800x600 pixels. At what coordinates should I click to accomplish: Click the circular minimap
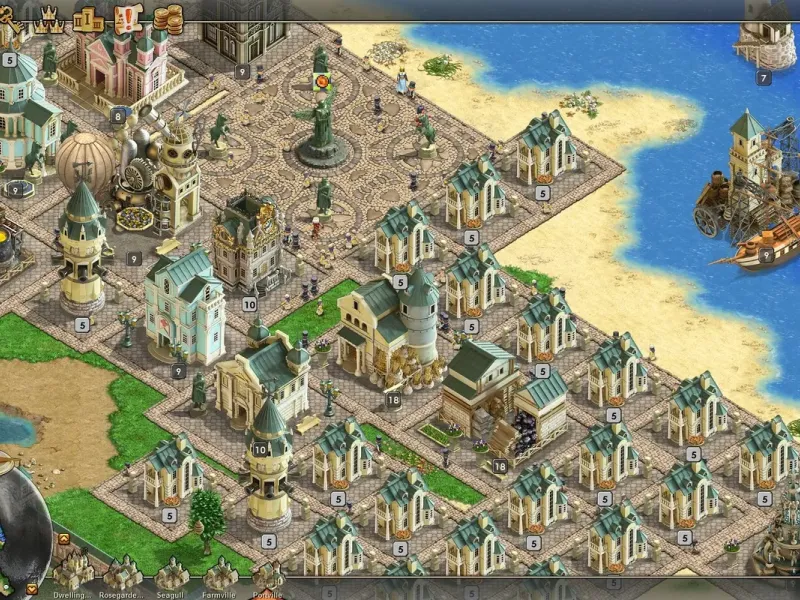[x=20, y=525]
